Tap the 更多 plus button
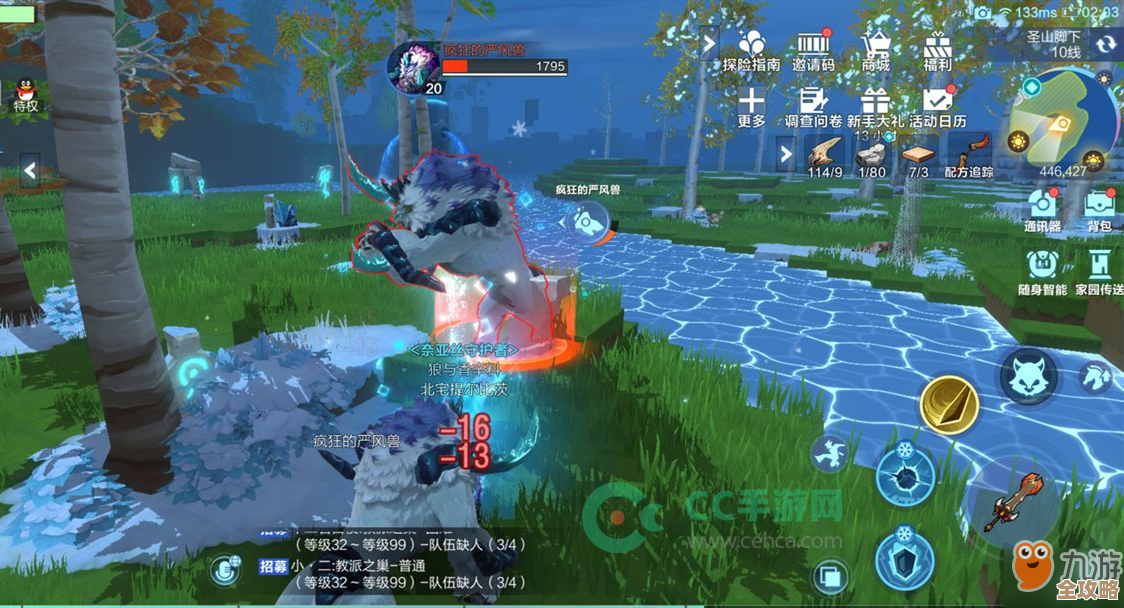The width and height of the screenshot is (1124, 608). click(x=751, y=106)
